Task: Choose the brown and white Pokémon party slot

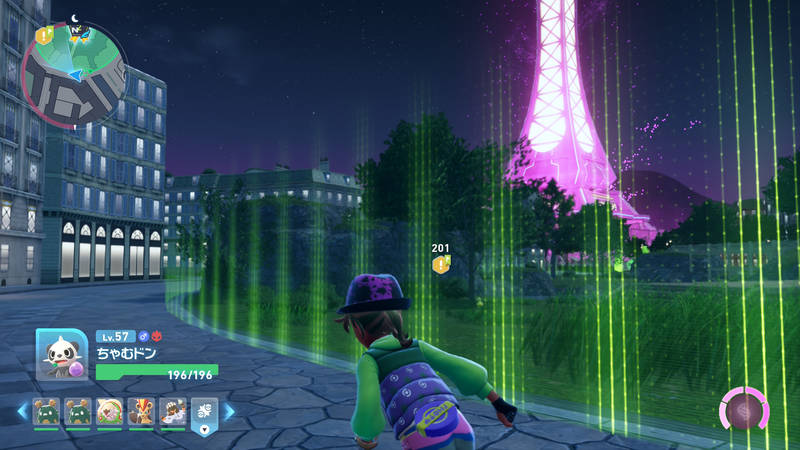Action: tap(172, 411)
